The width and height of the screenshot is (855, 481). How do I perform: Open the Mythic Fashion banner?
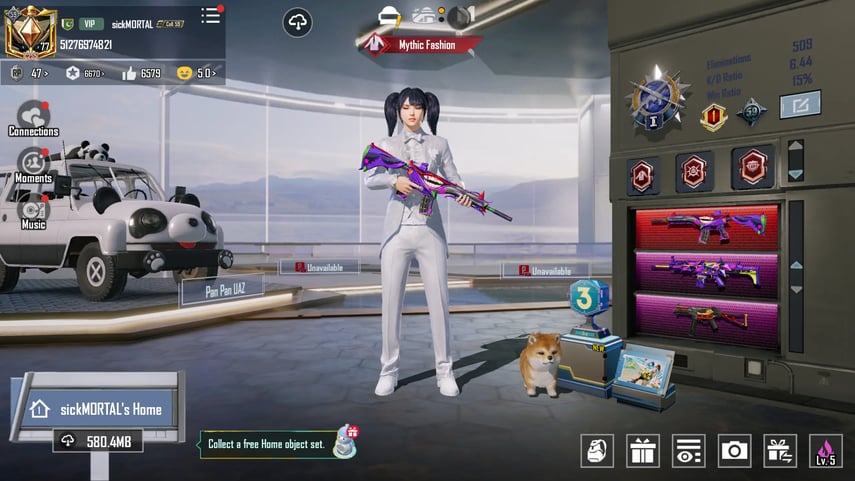click(419, 44)
